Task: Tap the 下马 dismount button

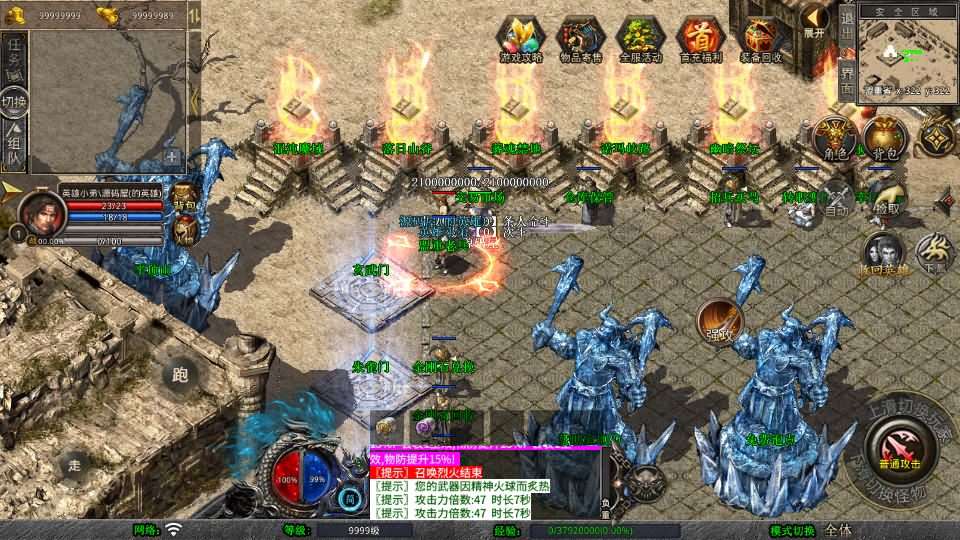Action: pyautogui.click(x=935, y=254)
